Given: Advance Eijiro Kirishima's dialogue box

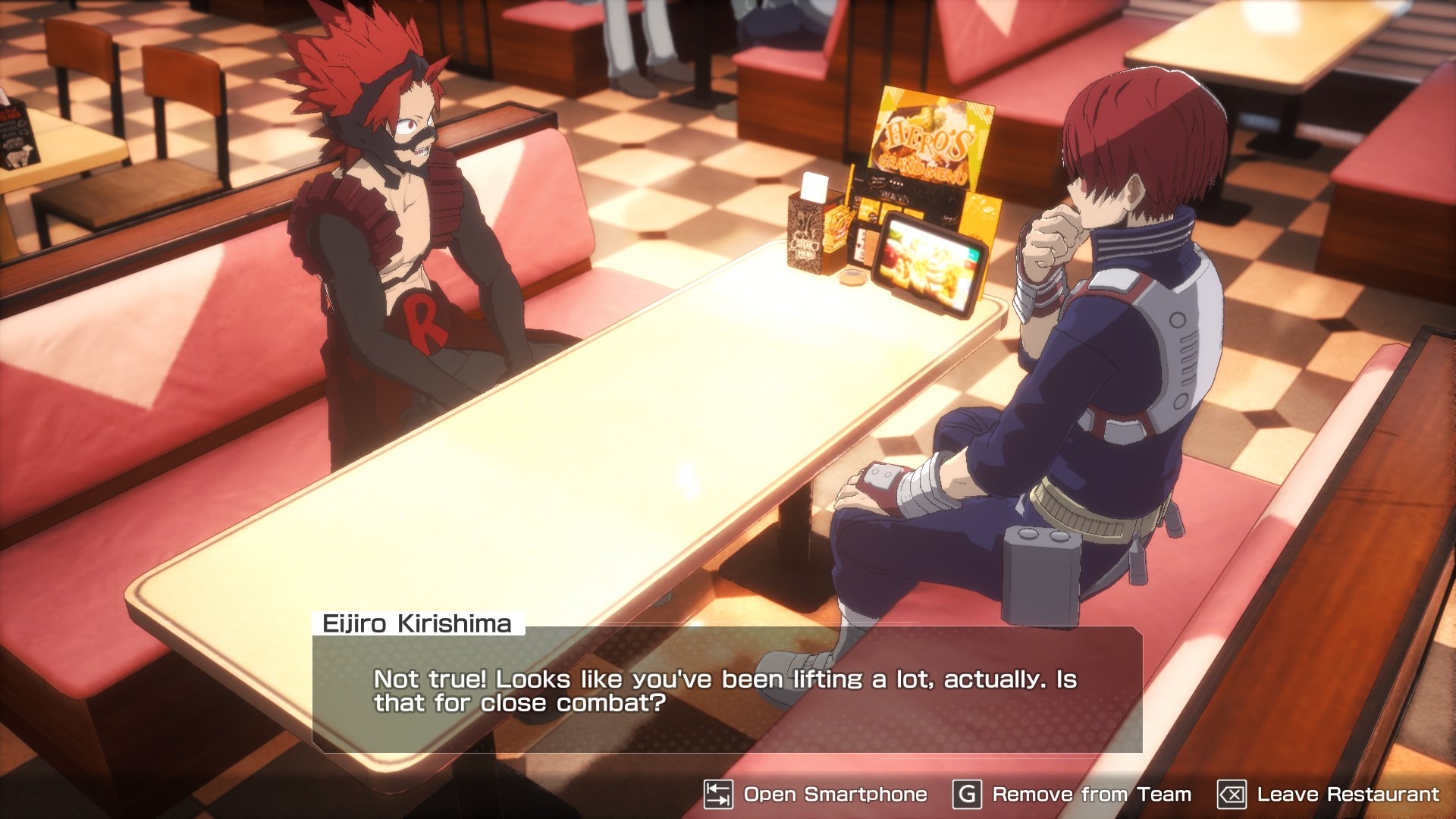Looking at the screenshot, I should (x=726, y=690).
